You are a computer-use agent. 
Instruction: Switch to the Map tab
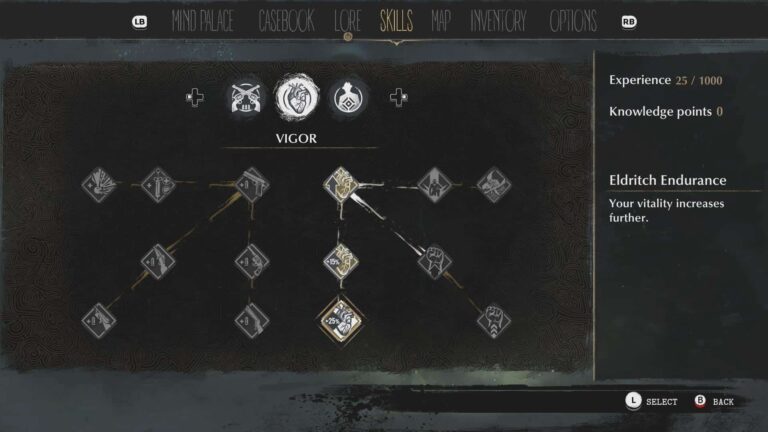[440, 21]
